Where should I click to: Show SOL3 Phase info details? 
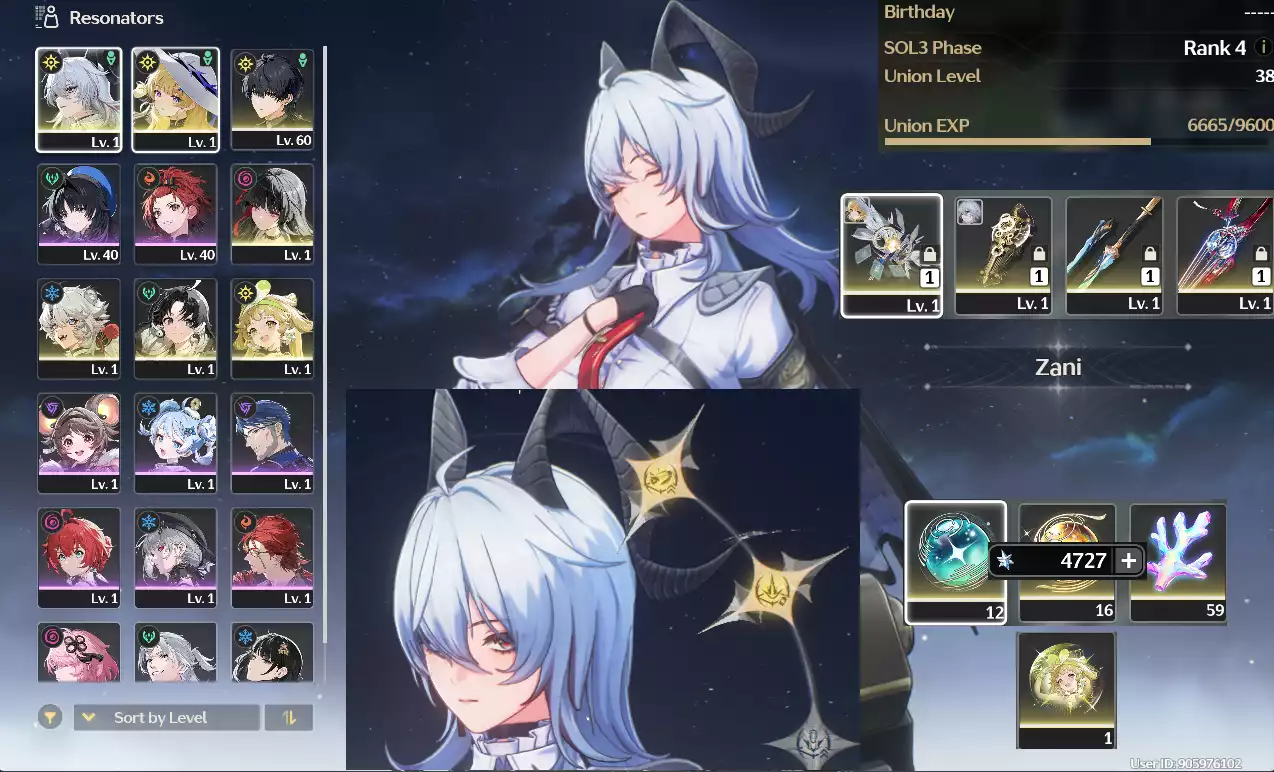tap(1264, 48)
